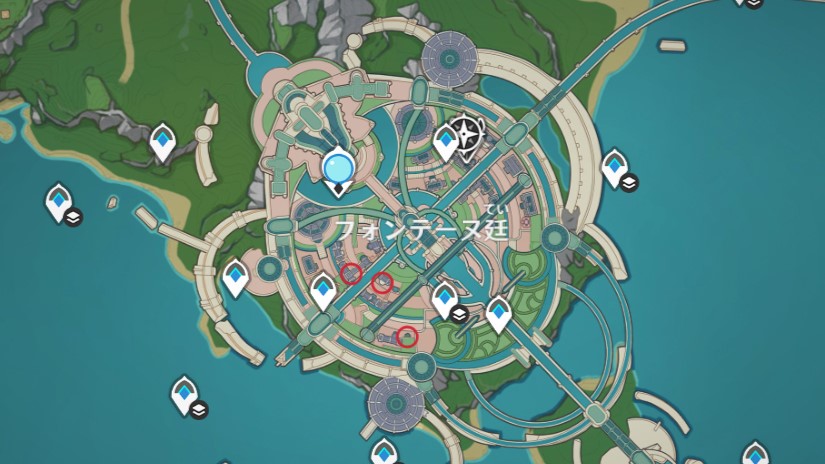Screen dimensions: 825x464
Task: Select the Statue of the Seven marker
Action: click(339, 164)
